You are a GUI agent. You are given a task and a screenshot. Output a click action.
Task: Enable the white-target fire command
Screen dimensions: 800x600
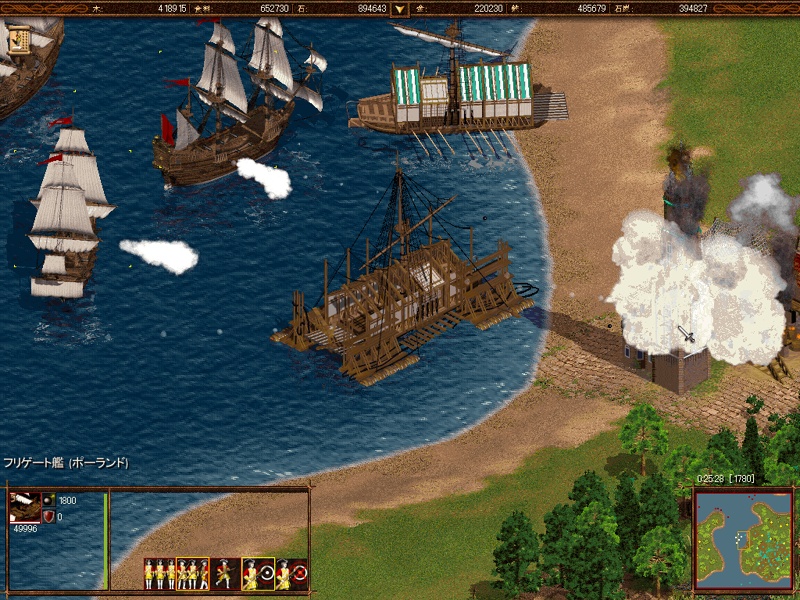258,573
